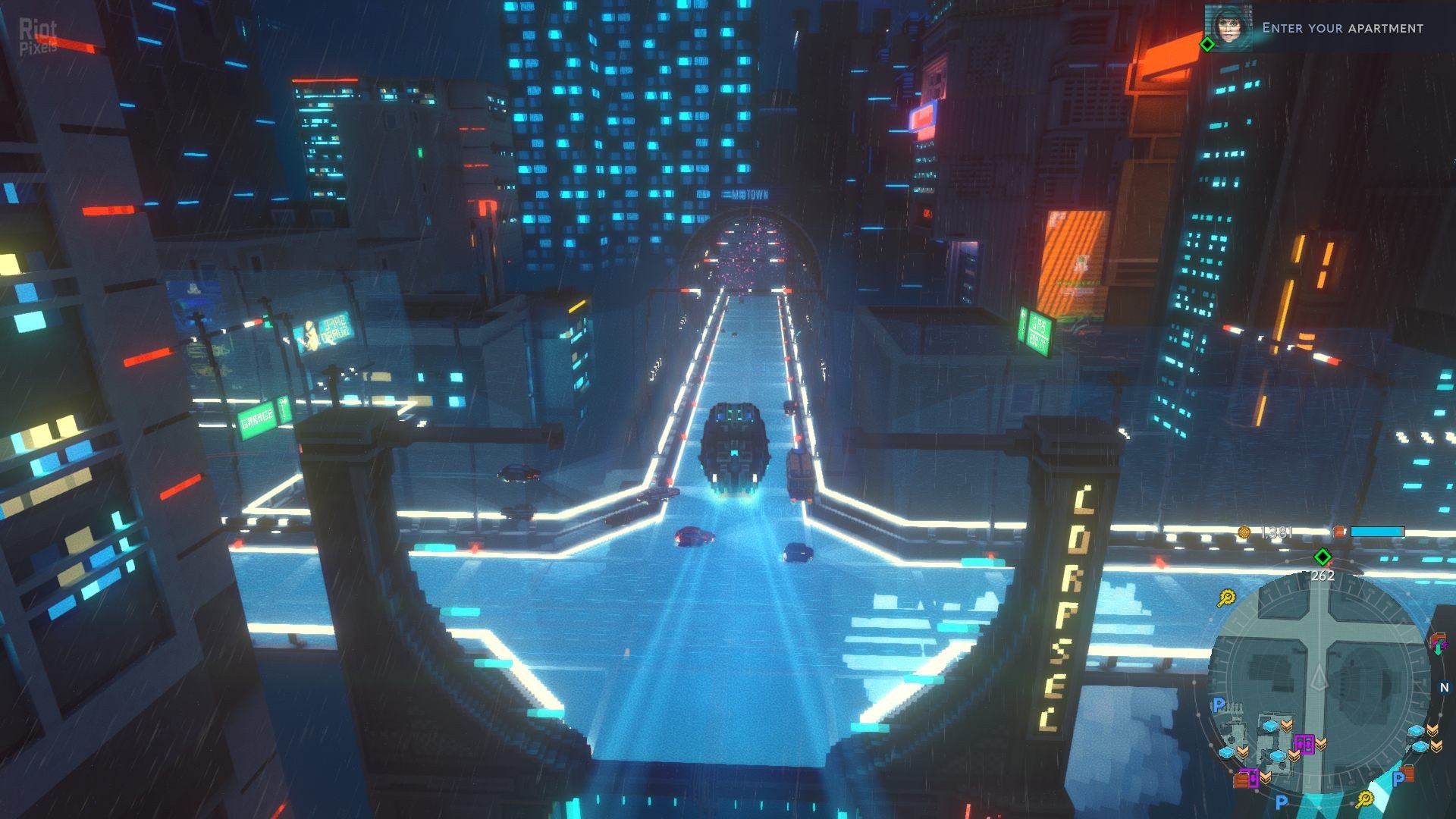Click the N compass marker on minimap

(x=1444, y=688)
